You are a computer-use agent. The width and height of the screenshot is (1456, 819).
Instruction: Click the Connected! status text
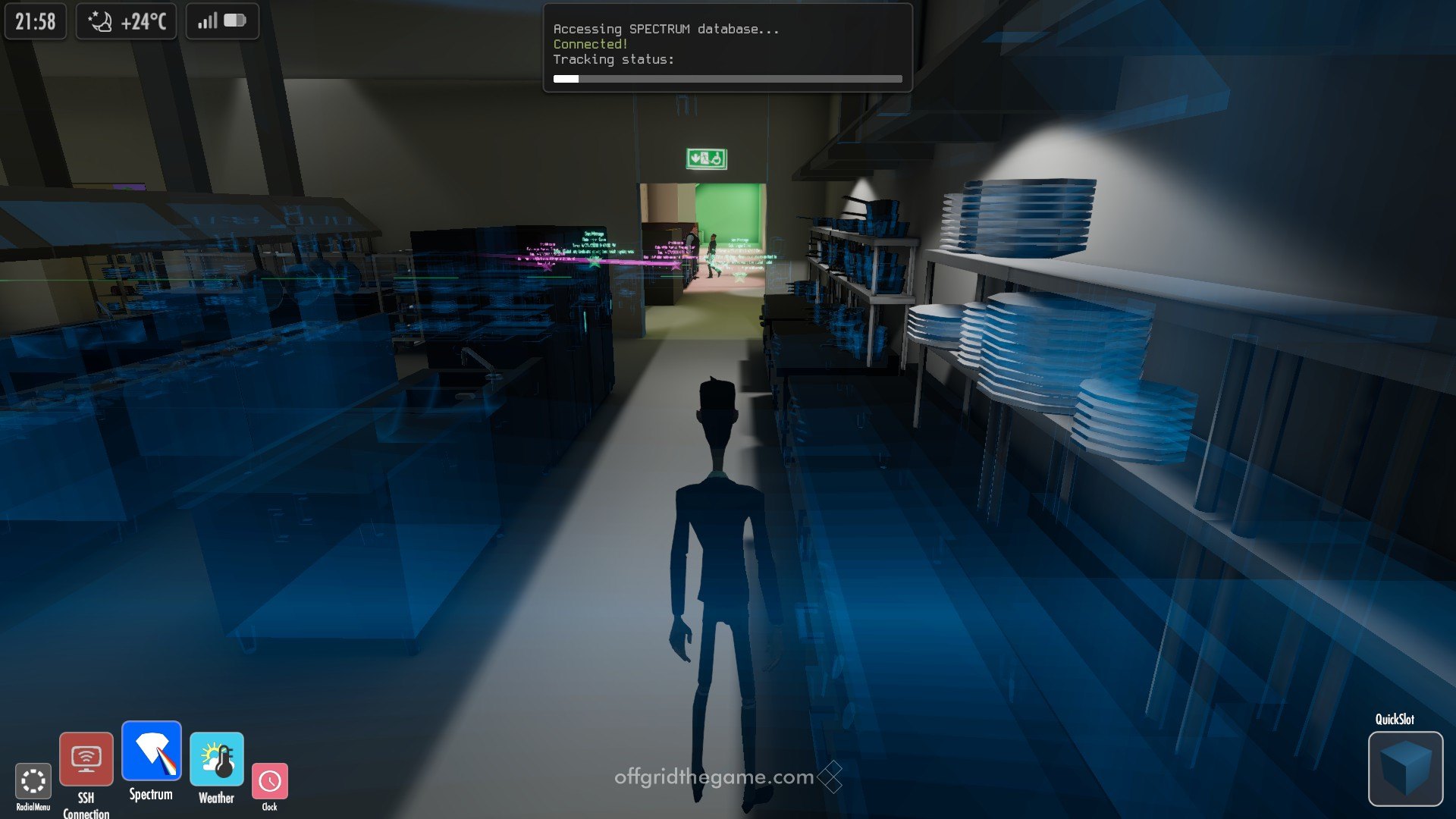(x=590, y=44)
